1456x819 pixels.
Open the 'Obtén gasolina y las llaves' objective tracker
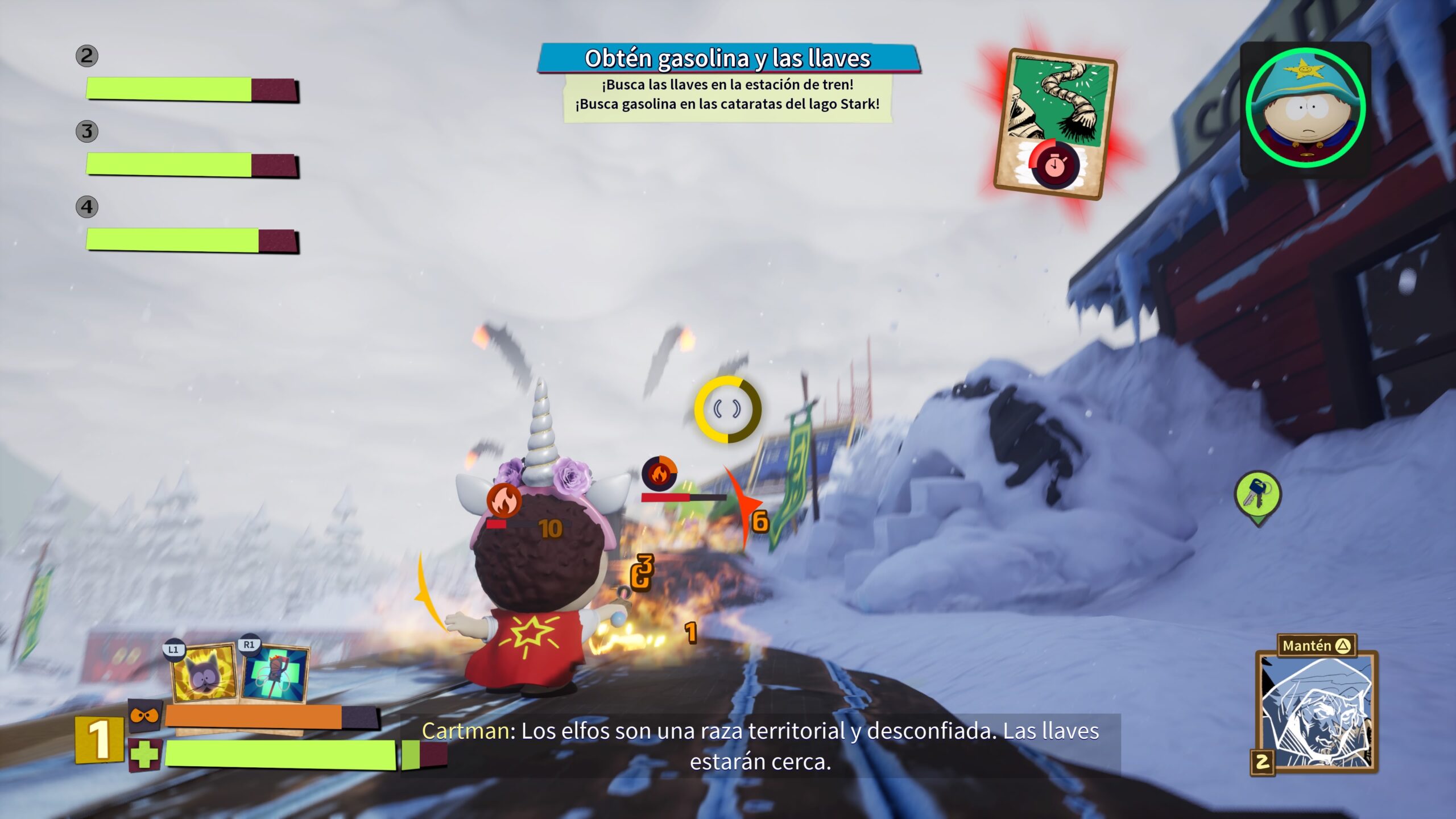[x=728, y=59]
